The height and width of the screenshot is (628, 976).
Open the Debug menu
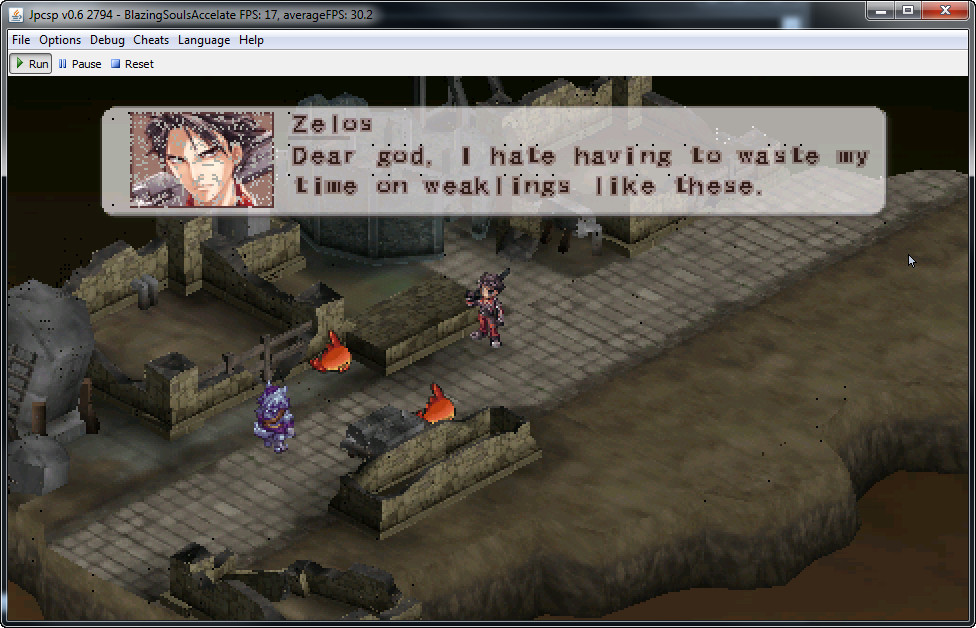(x=107, y=40)
